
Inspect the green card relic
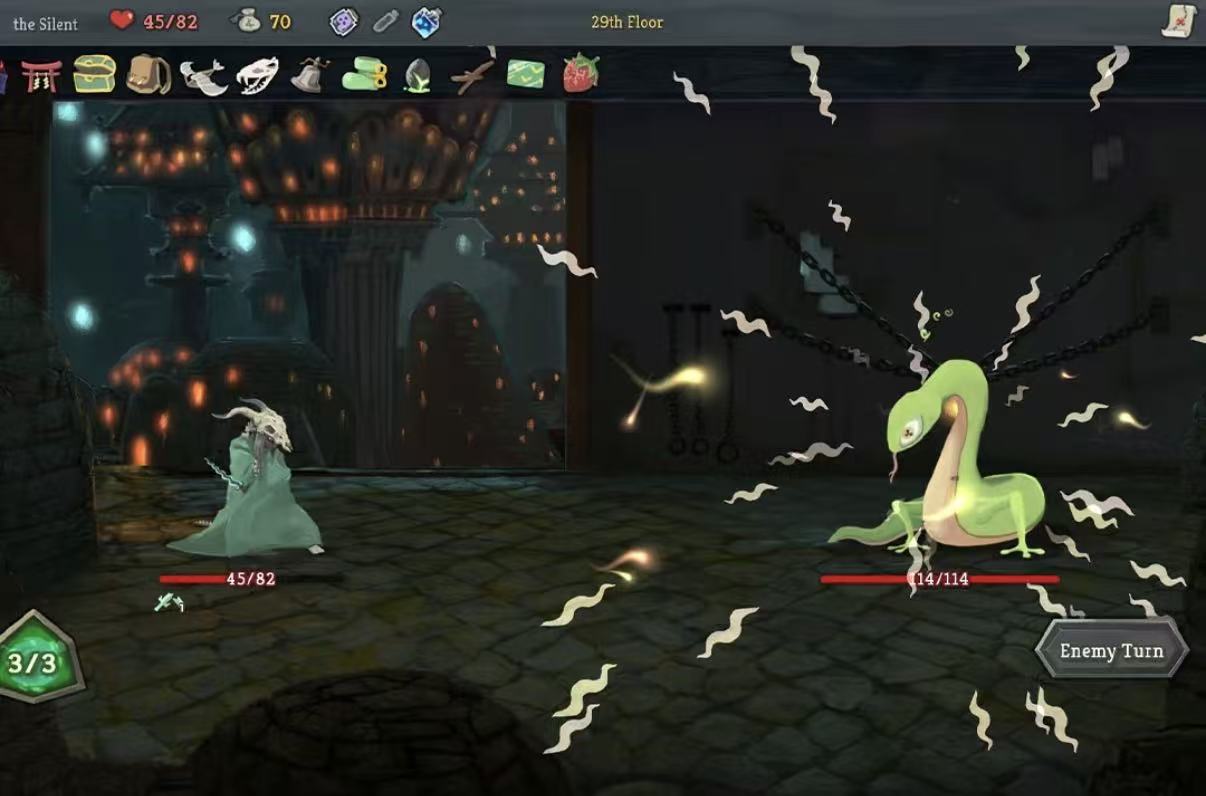526,74
